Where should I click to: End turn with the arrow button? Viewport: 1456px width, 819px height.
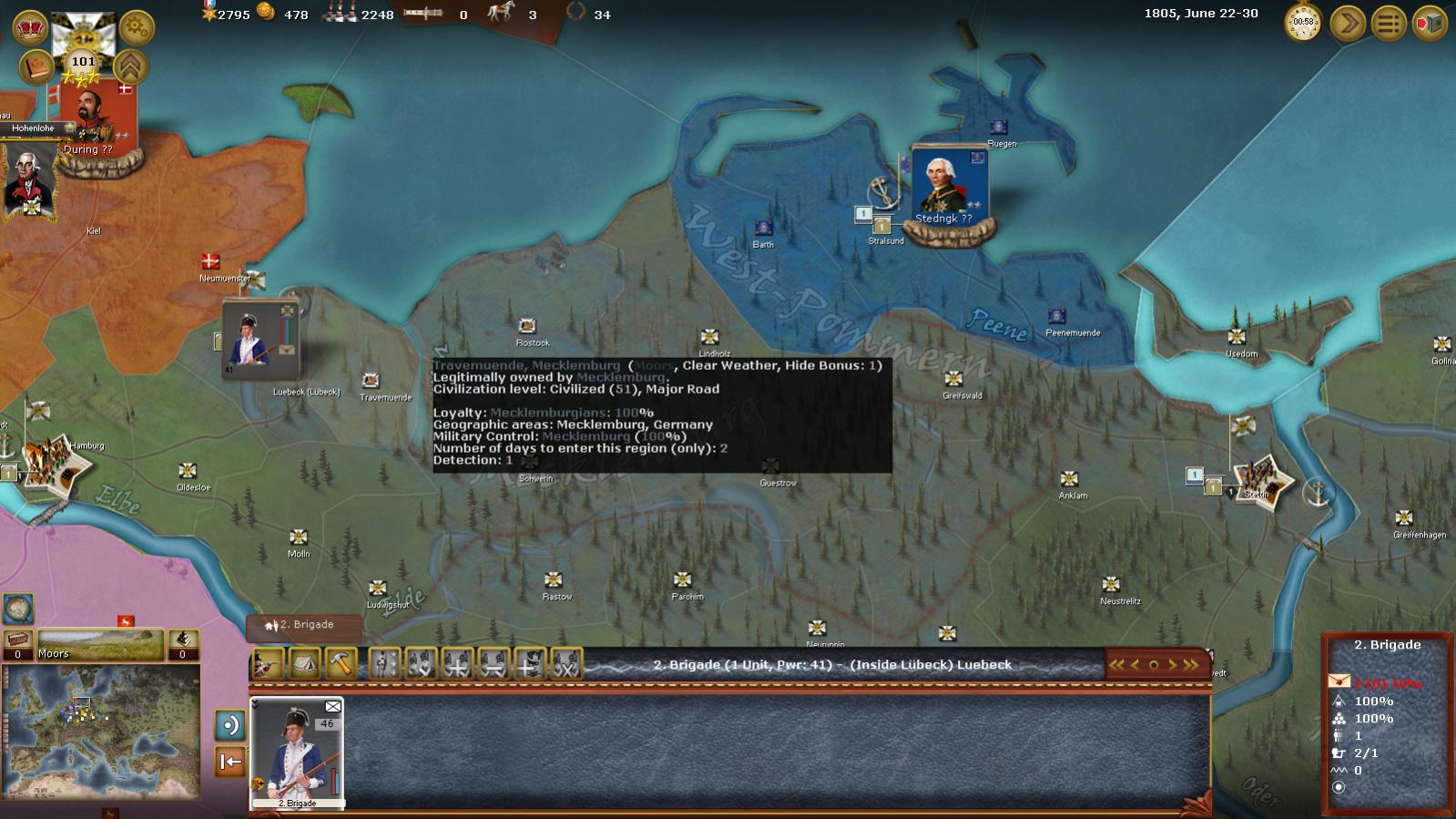pos(1347,23)
